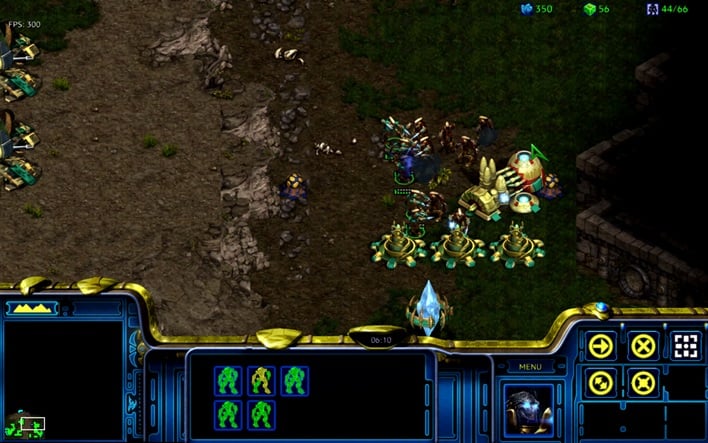Choose the Patrol command icon
Screen dimensions: 708x443
tap(601, 381)
